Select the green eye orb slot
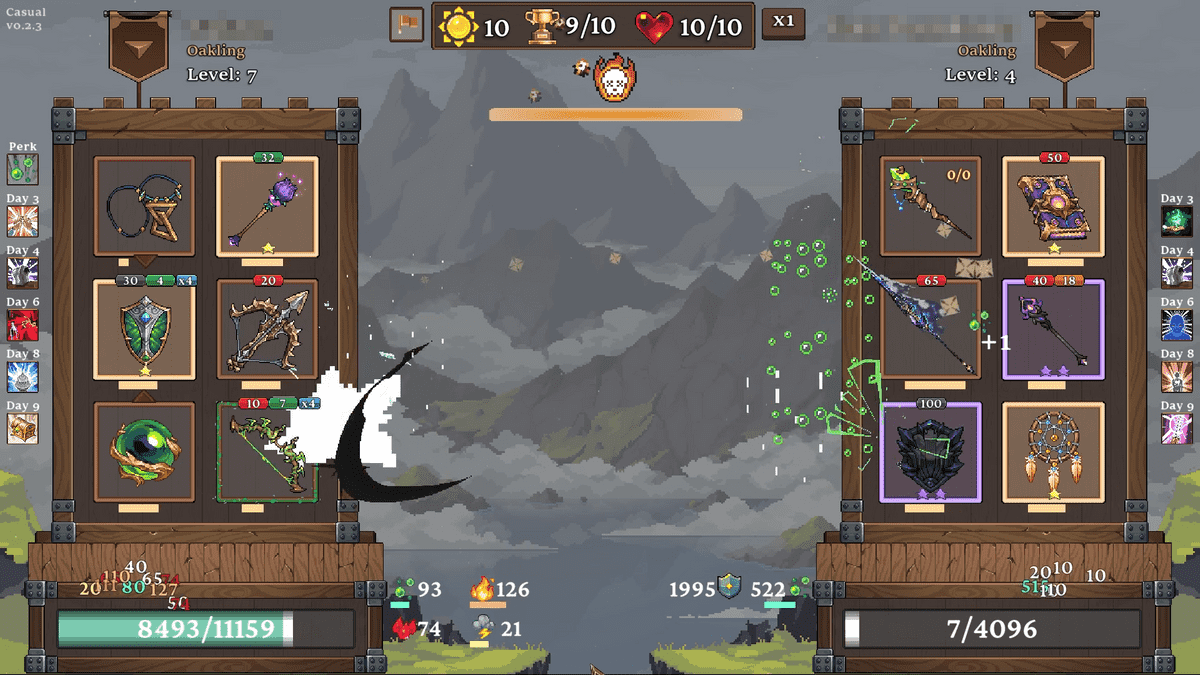Viewport: 1200px width, 675px height. (144, 451)
